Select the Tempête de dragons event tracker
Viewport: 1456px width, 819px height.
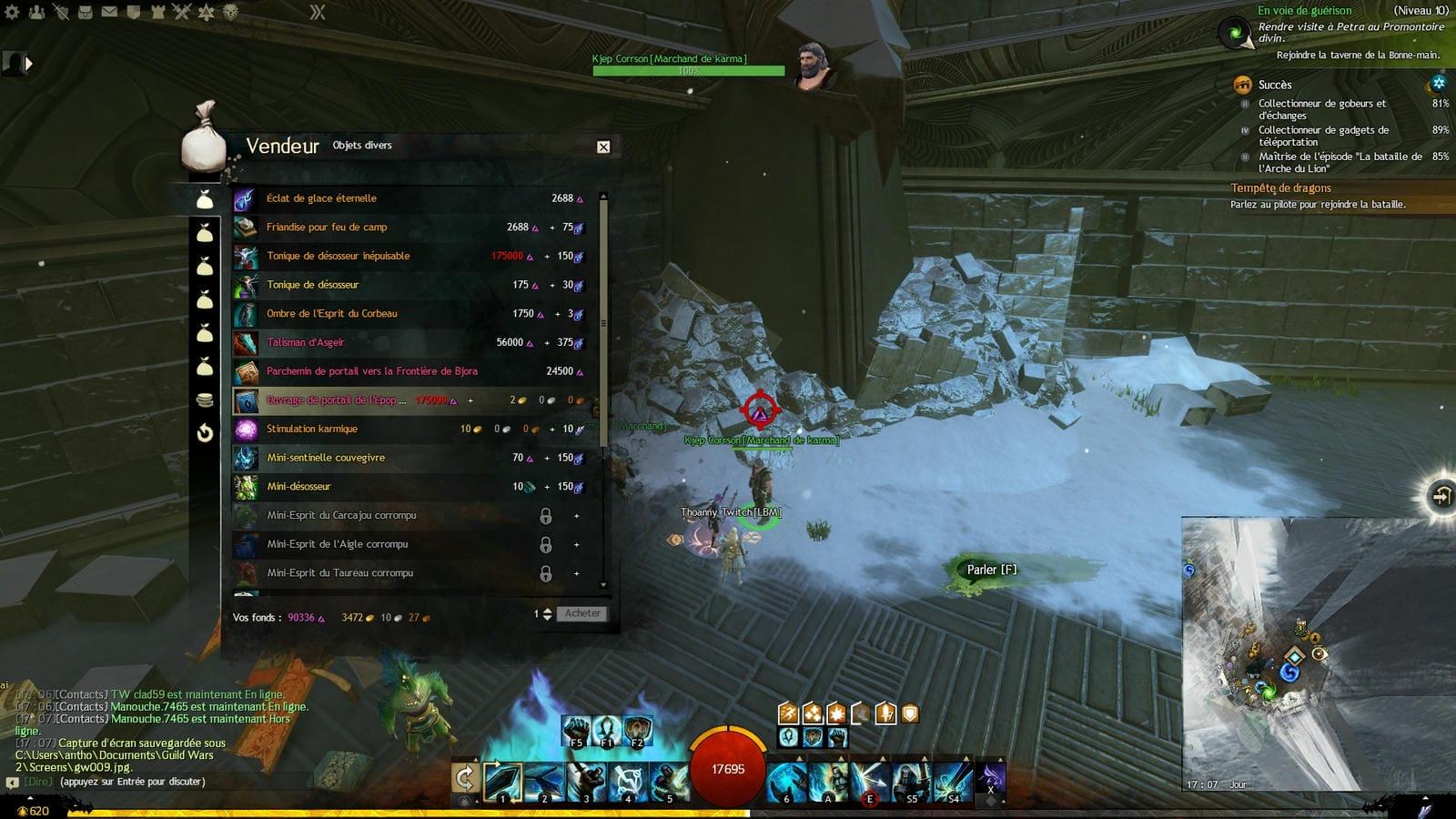click(x=1280, y=188)
